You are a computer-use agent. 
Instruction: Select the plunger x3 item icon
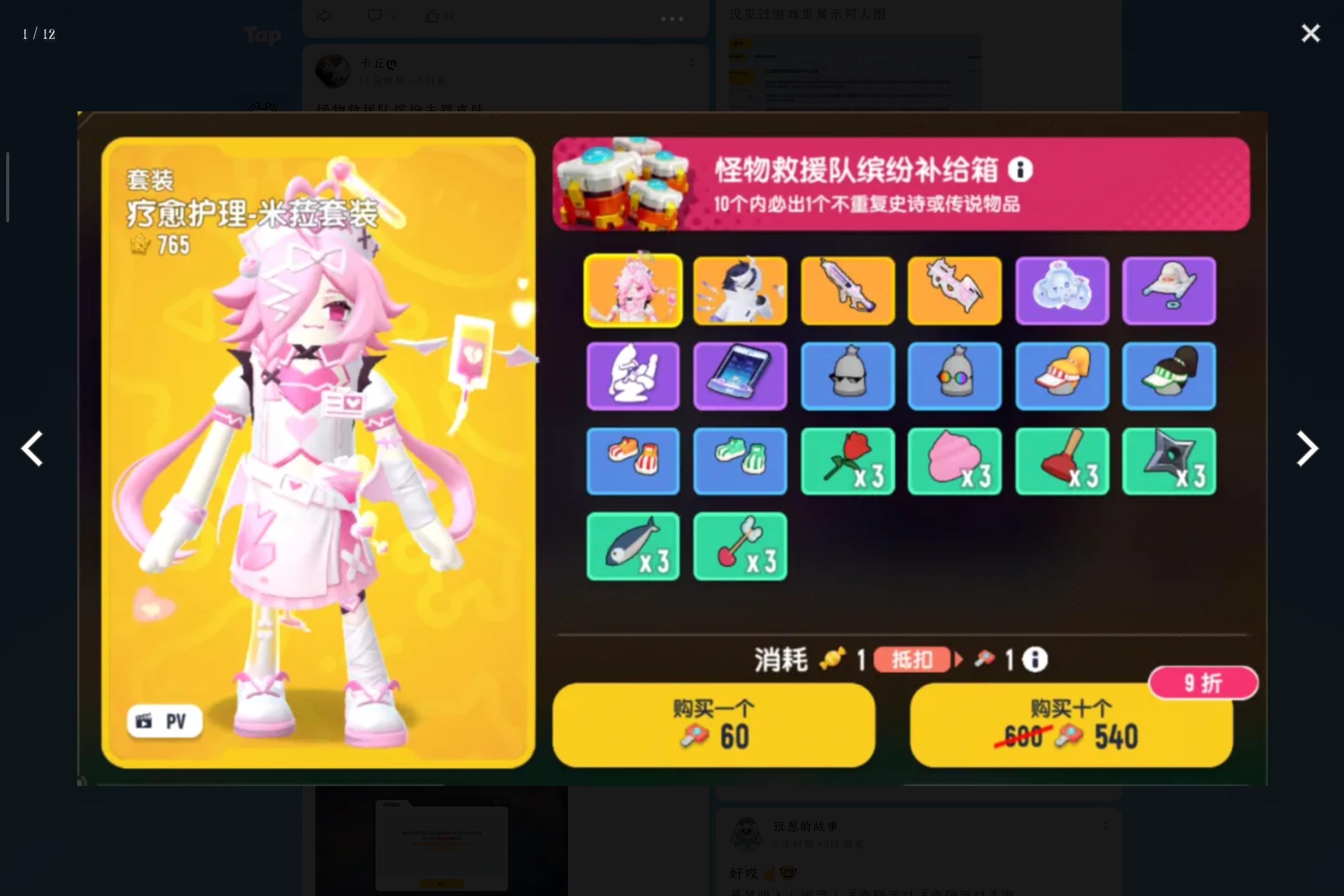(x=1062, y=461)
